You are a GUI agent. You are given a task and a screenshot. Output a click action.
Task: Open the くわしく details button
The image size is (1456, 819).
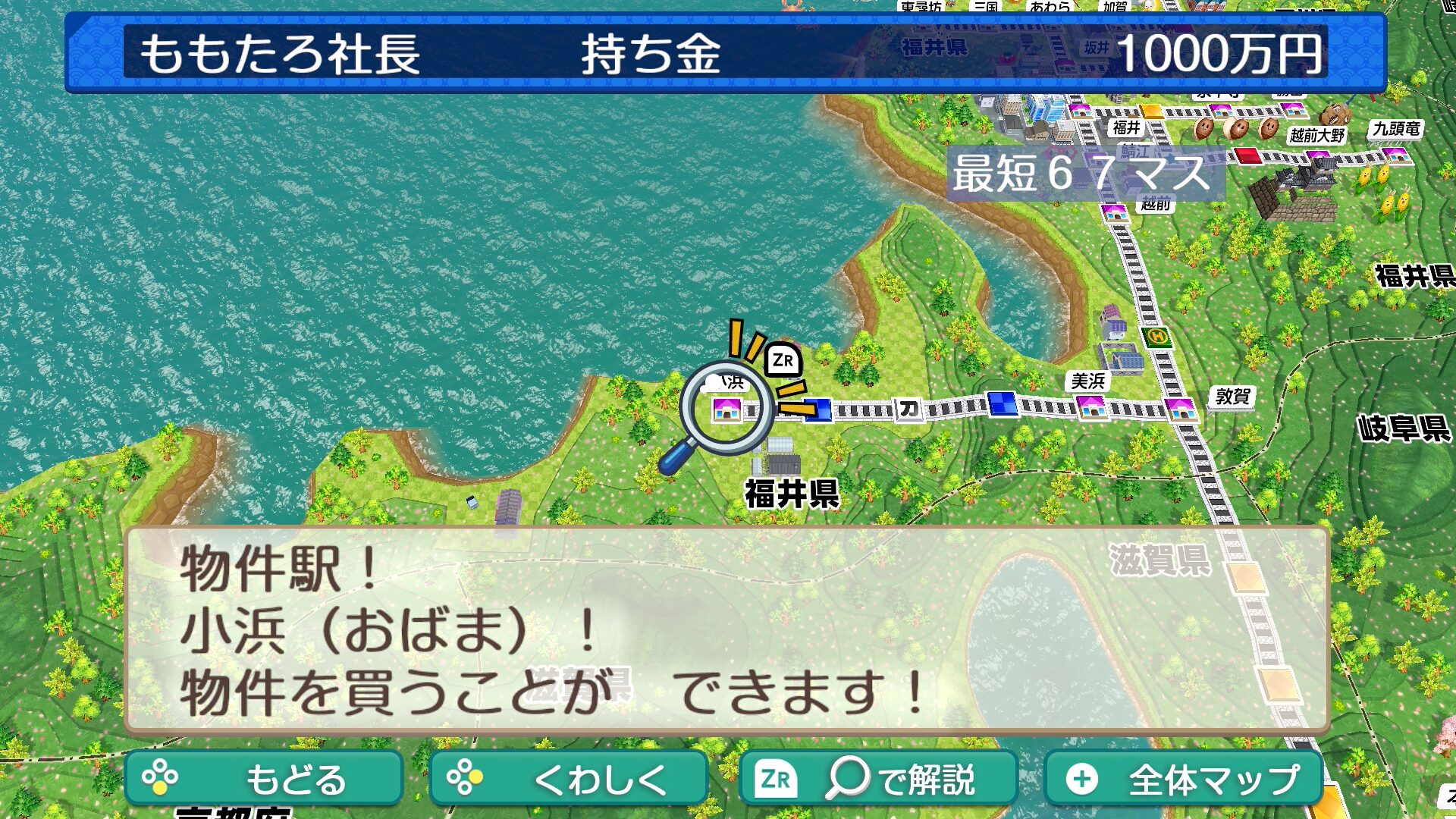568,778
